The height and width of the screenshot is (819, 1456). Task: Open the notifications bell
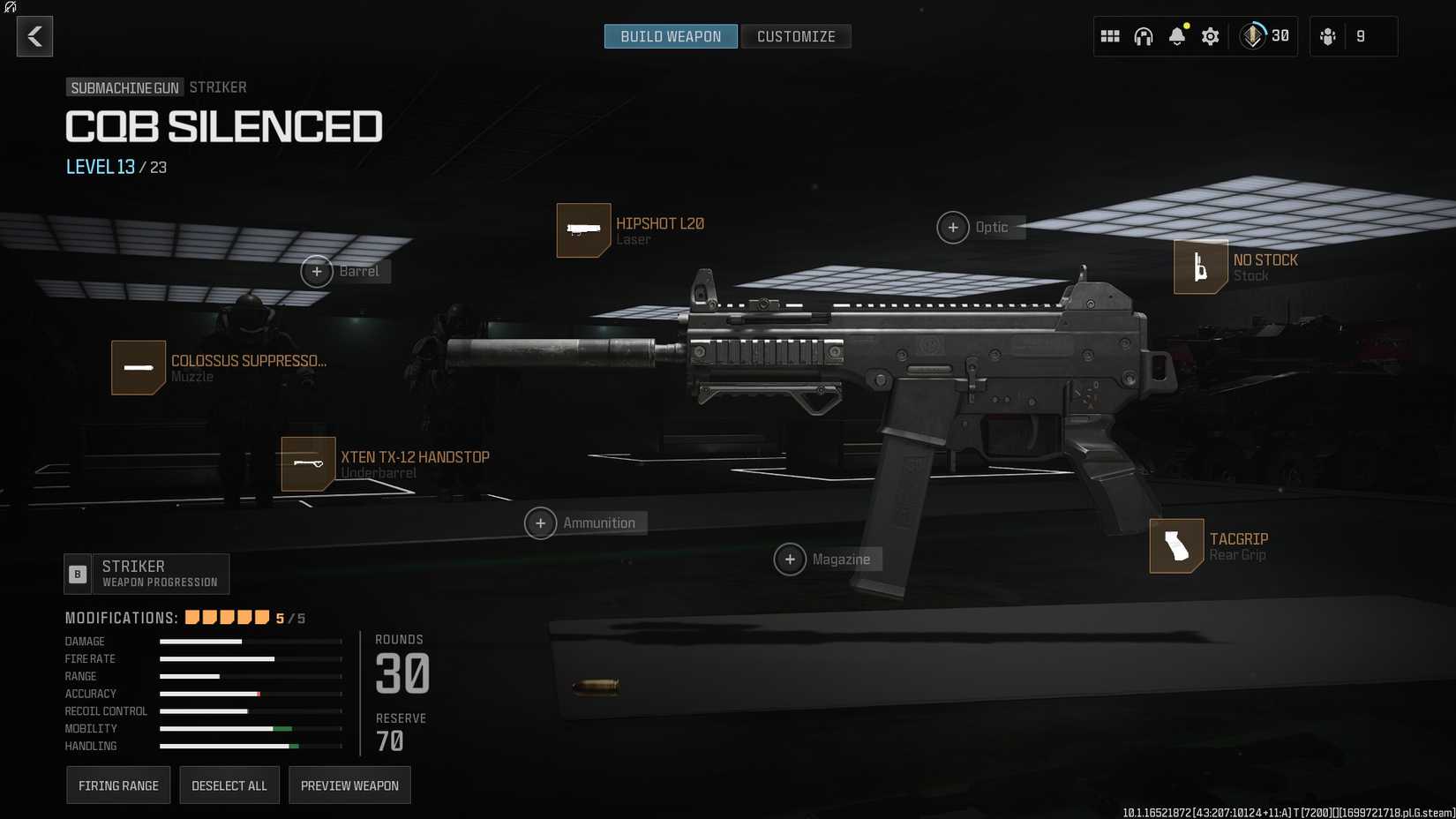point(1176,37)
